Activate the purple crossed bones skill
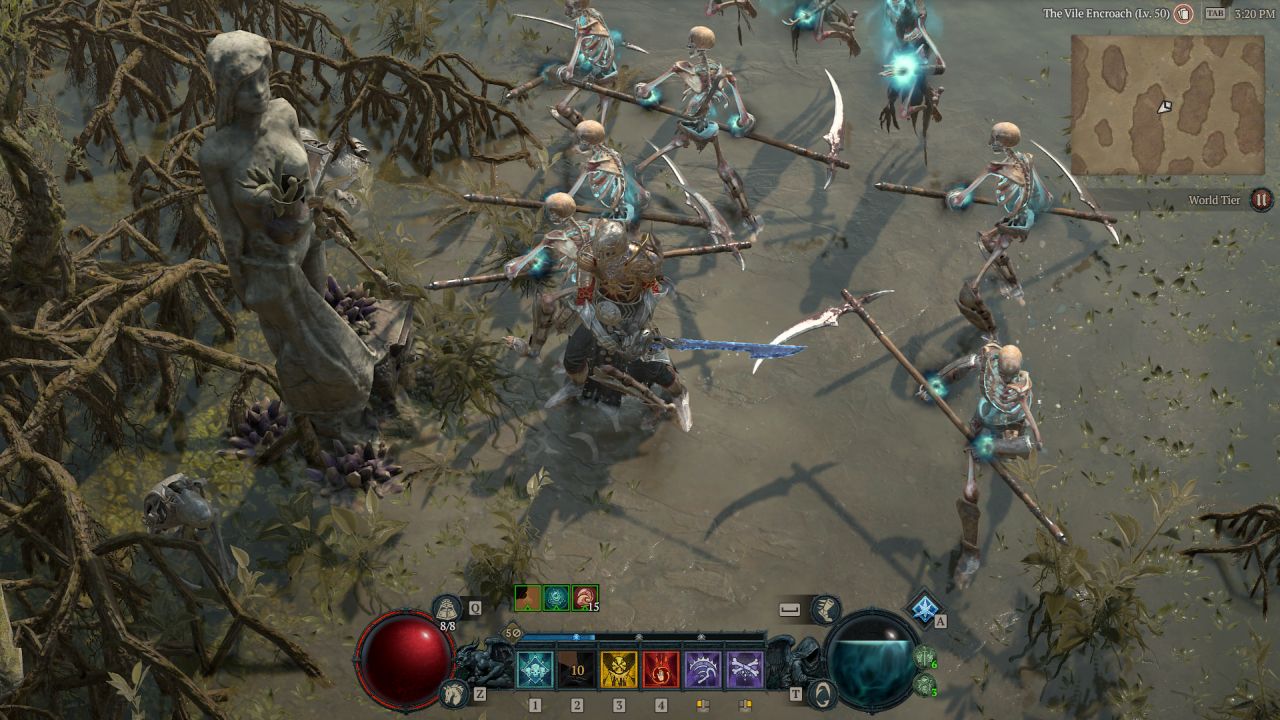Image resolution: width=1280 pixels, height=720 pixels. 745,669
